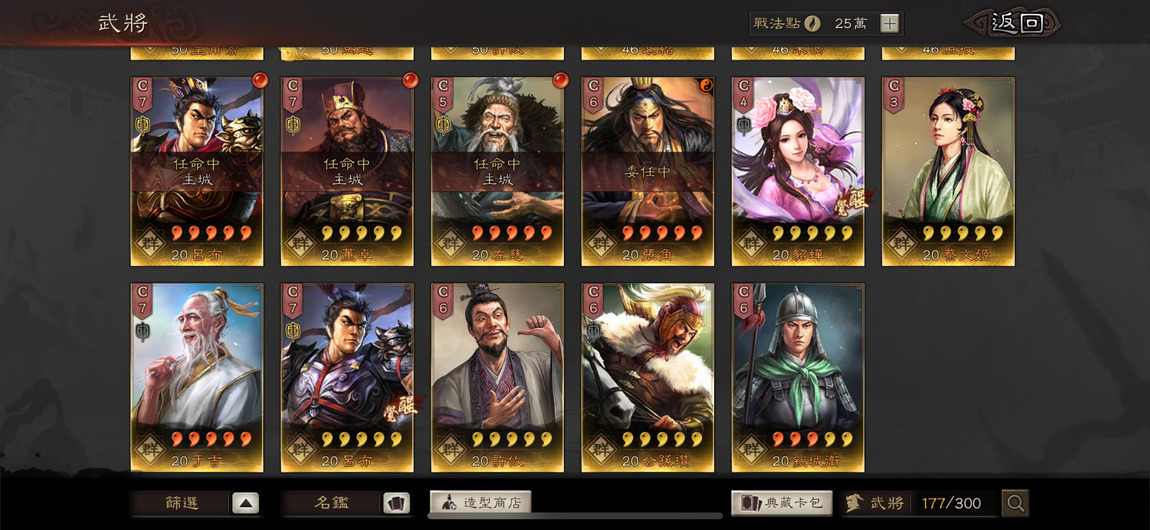Screen dimensions: 1150x530
Task: Pick the 貂蟬 general card
Action: pyautogui.click(x=798, y=171)
